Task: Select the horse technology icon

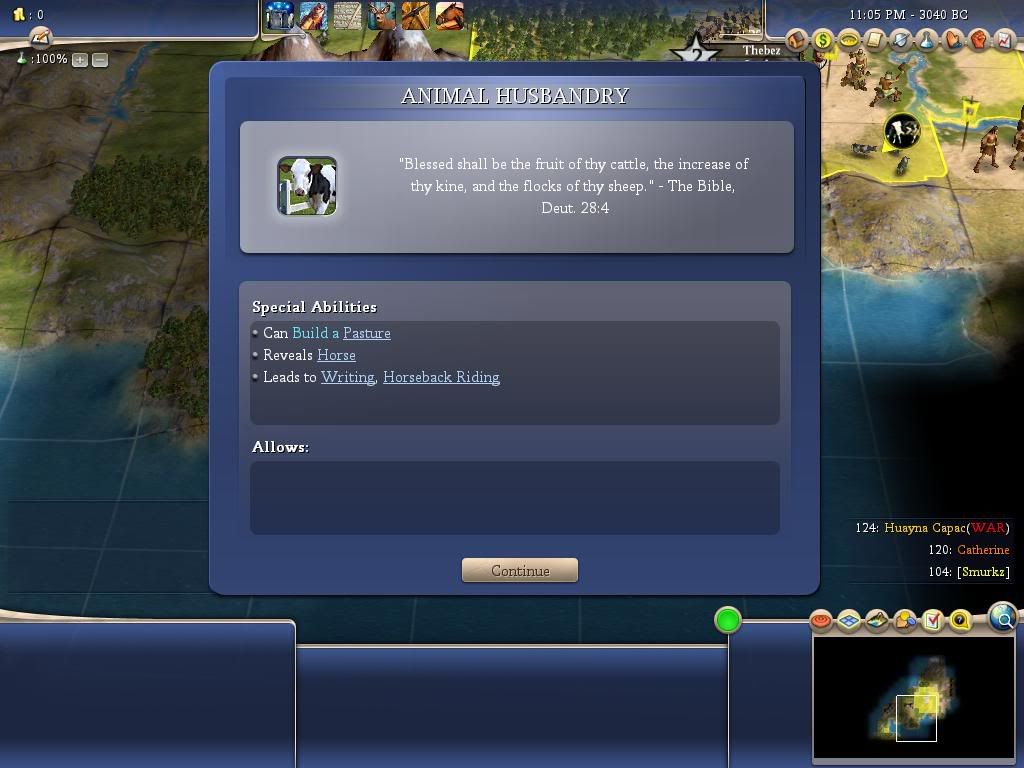Action: (x=449, y=16)
